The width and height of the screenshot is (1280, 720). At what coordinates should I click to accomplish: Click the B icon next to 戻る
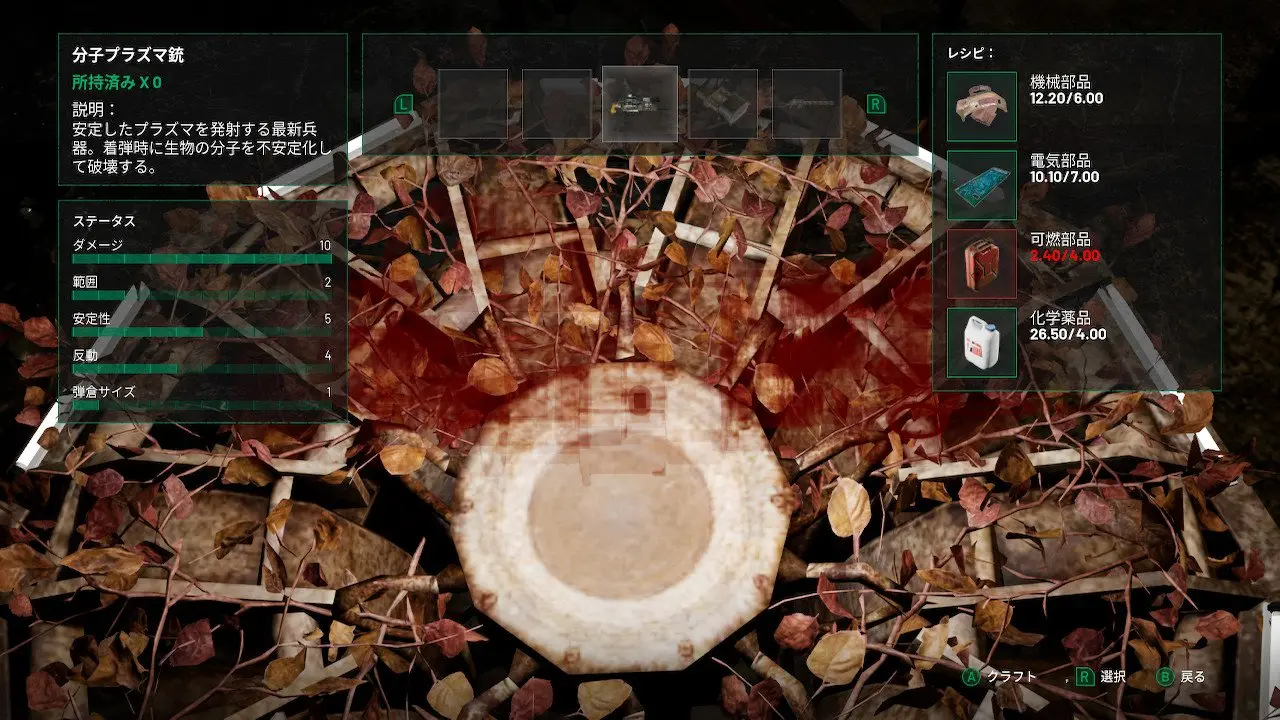point(1163,677)
